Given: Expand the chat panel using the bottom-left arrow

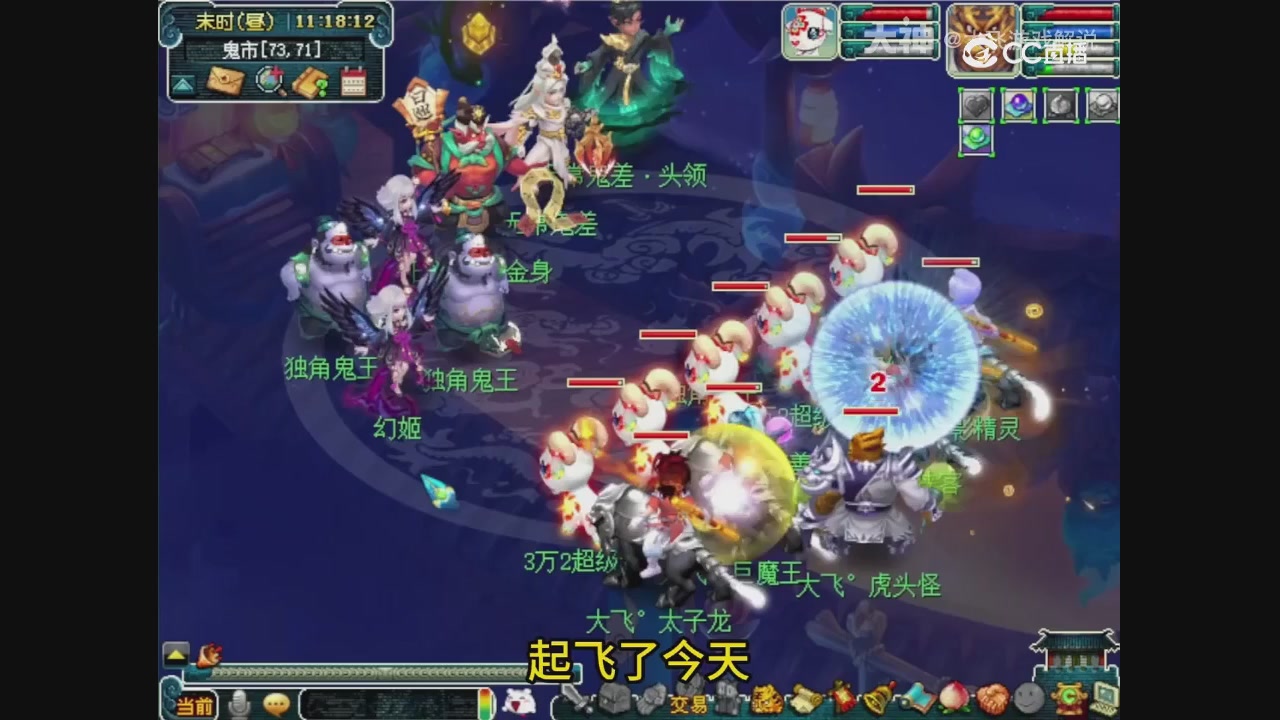Looking at the screenshot, I should (x=176, y=652).
